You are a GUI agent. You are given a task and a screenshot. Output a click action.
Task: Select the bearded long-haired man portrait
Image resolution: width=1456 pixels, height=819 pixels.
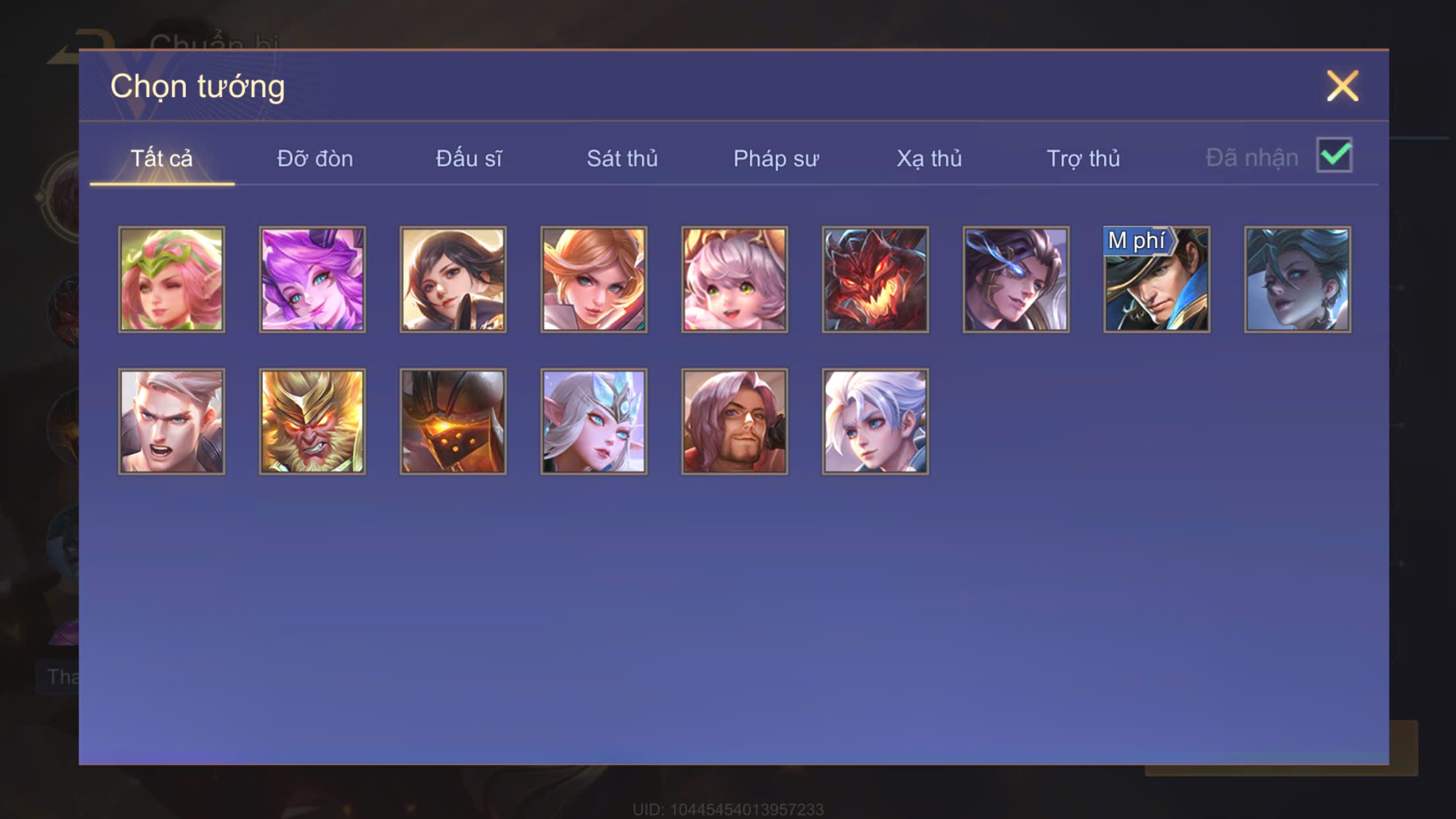click(735, 421)
